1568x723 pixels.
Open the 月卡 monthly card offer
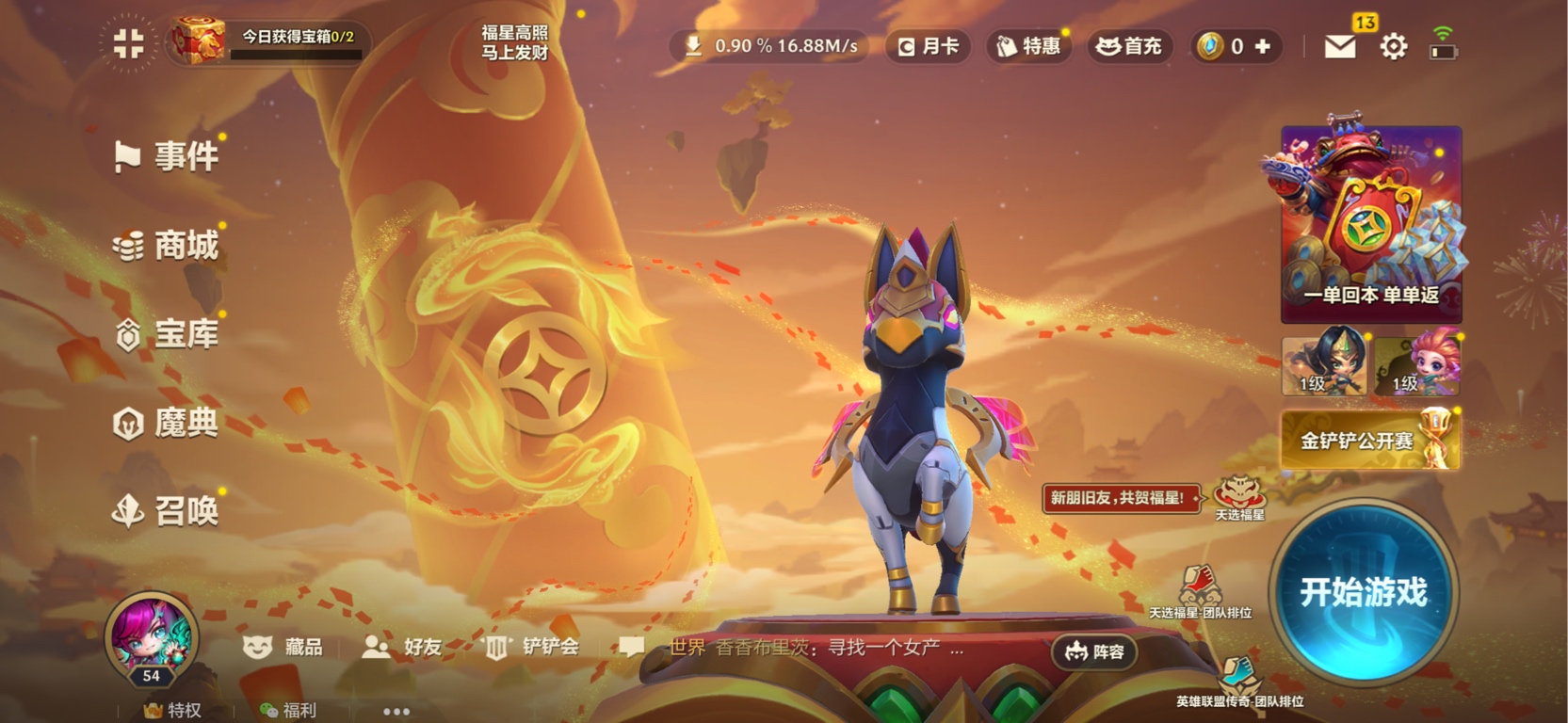(x=928, y=46)
